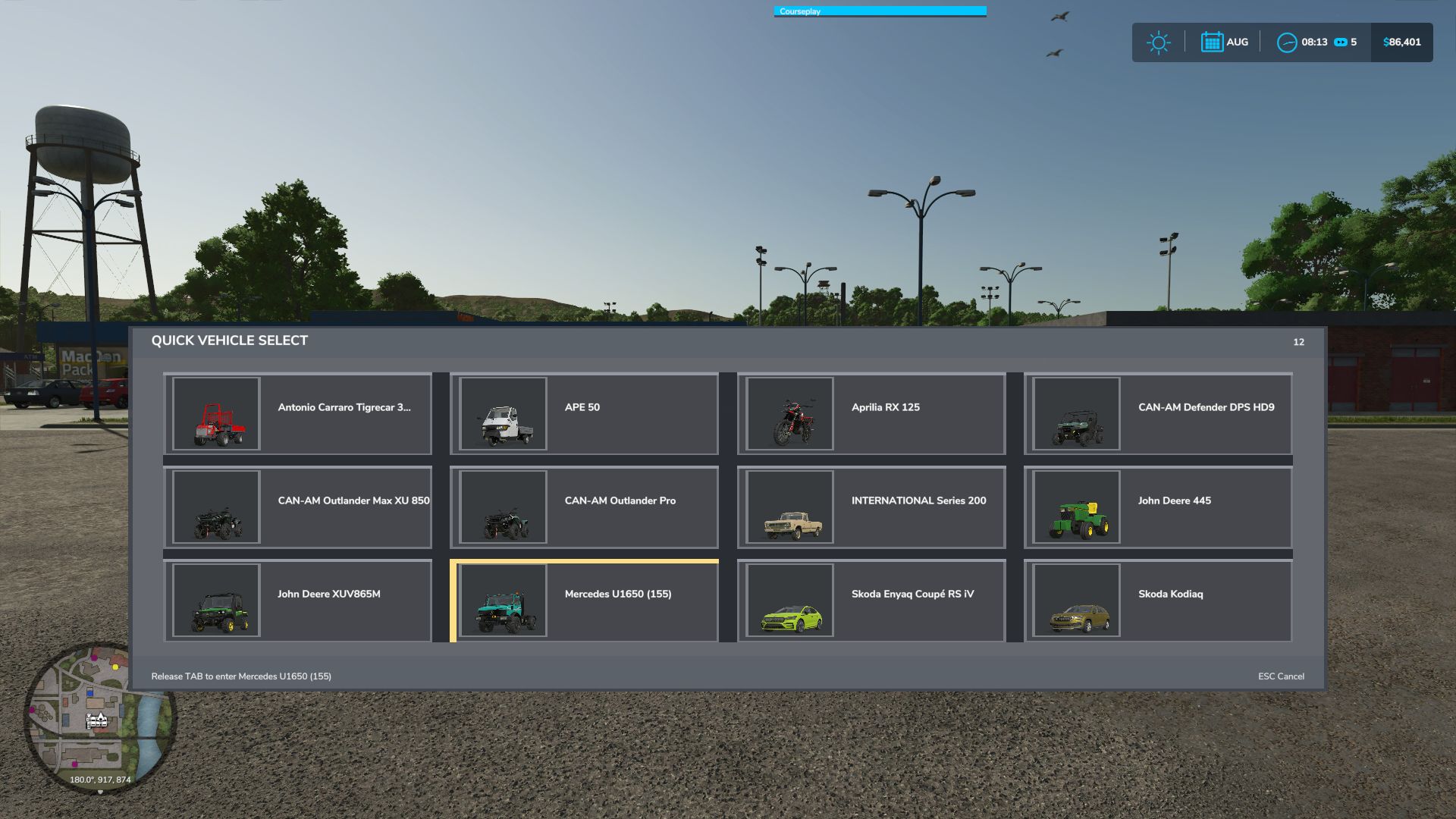Click the weather sun icon
The height and width of the screenshot is (819, 1456).
pos(1158,42)
